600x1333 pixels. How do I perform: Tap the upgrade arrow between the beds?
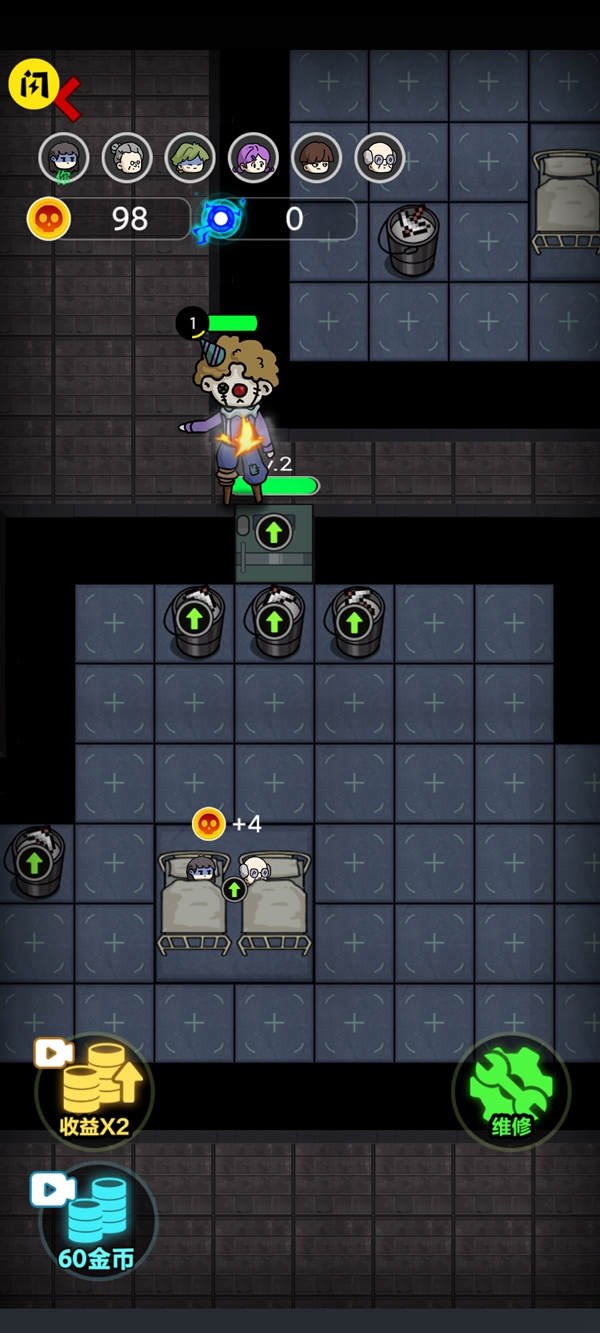coord(234,888)
